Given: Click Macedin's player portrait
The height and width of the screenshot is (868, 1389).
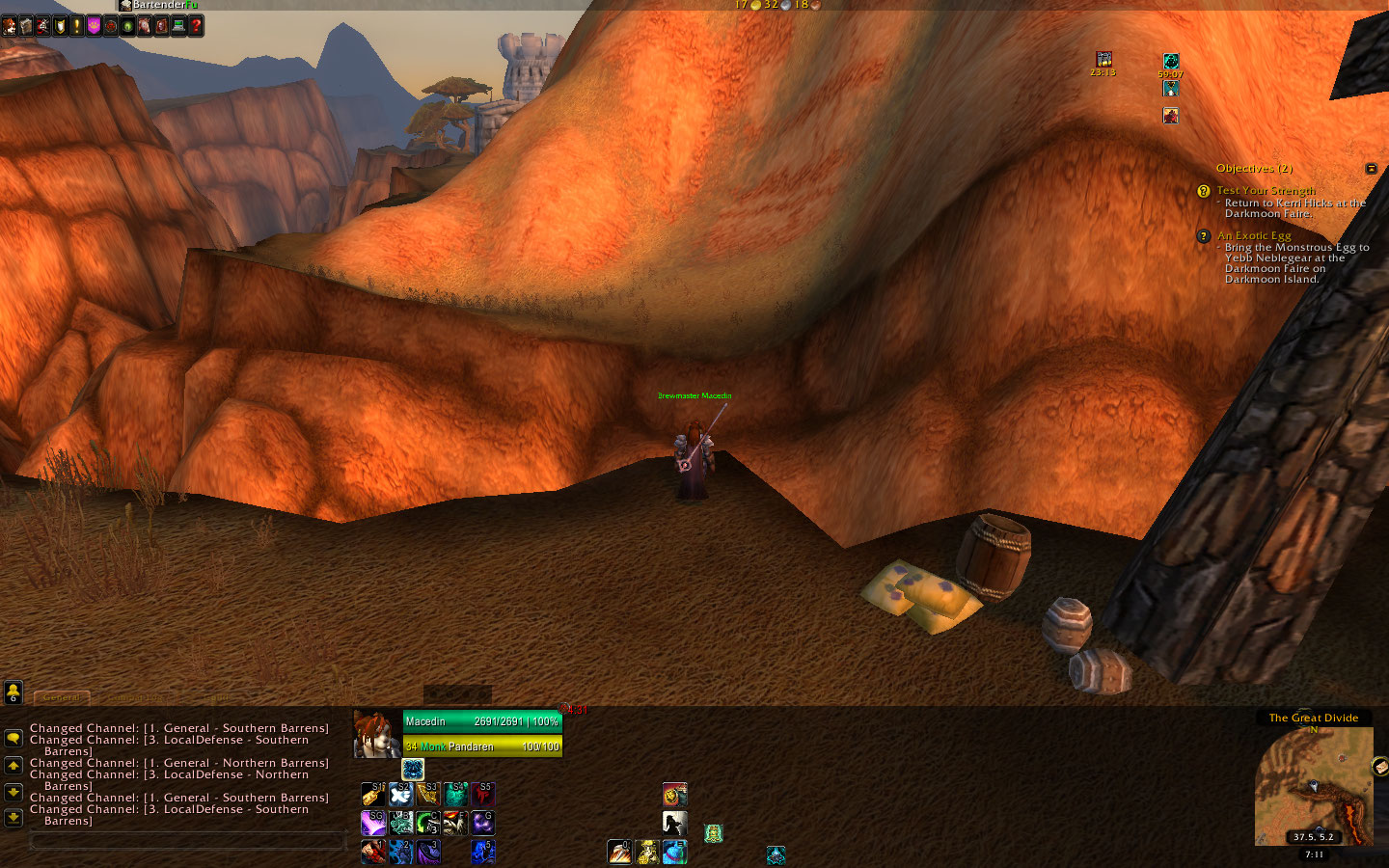Looking at the screenshot, I should click(376, 735).
